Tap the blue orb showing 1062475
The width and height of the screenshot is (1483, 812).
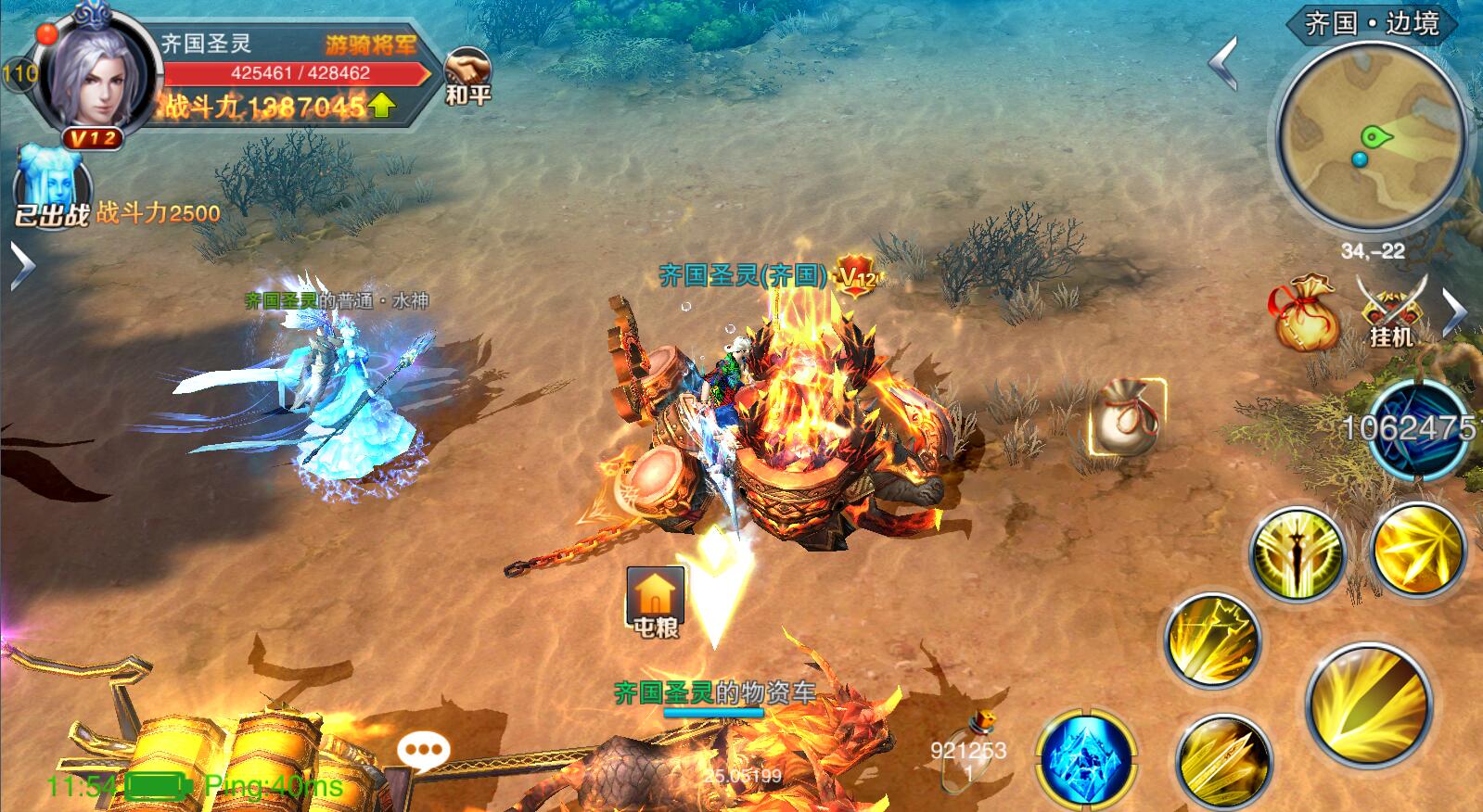[x=1418, y=428]
